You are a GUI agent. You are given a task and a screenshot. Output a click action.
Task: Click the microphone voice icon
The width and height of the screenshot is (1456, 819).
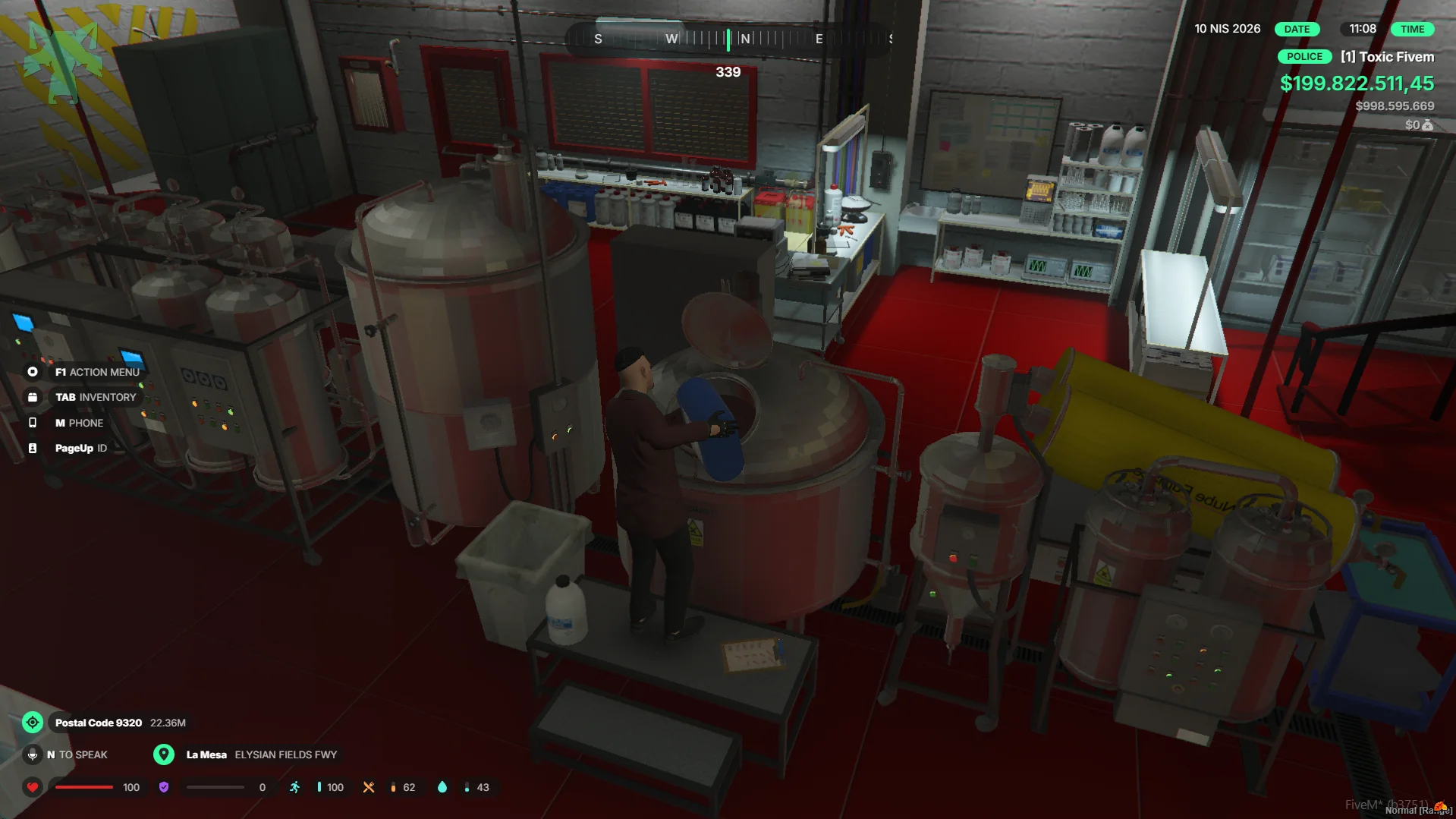coord(33,754)
